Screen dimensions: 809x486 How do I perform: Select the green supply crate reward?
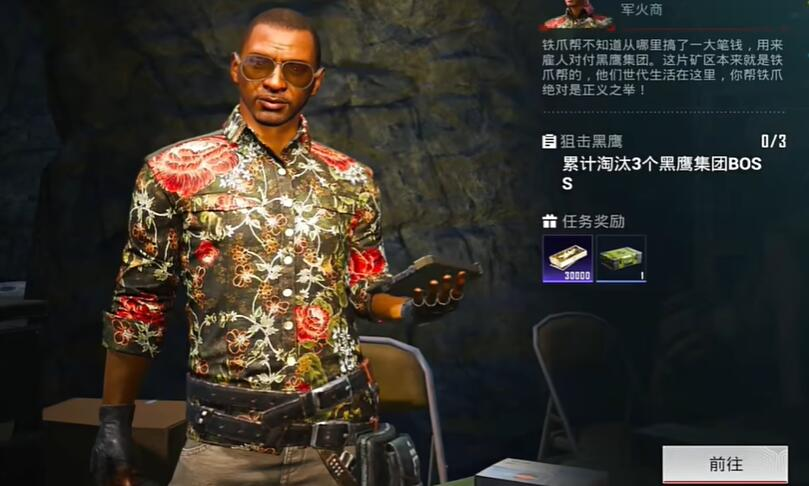point(621,259)
